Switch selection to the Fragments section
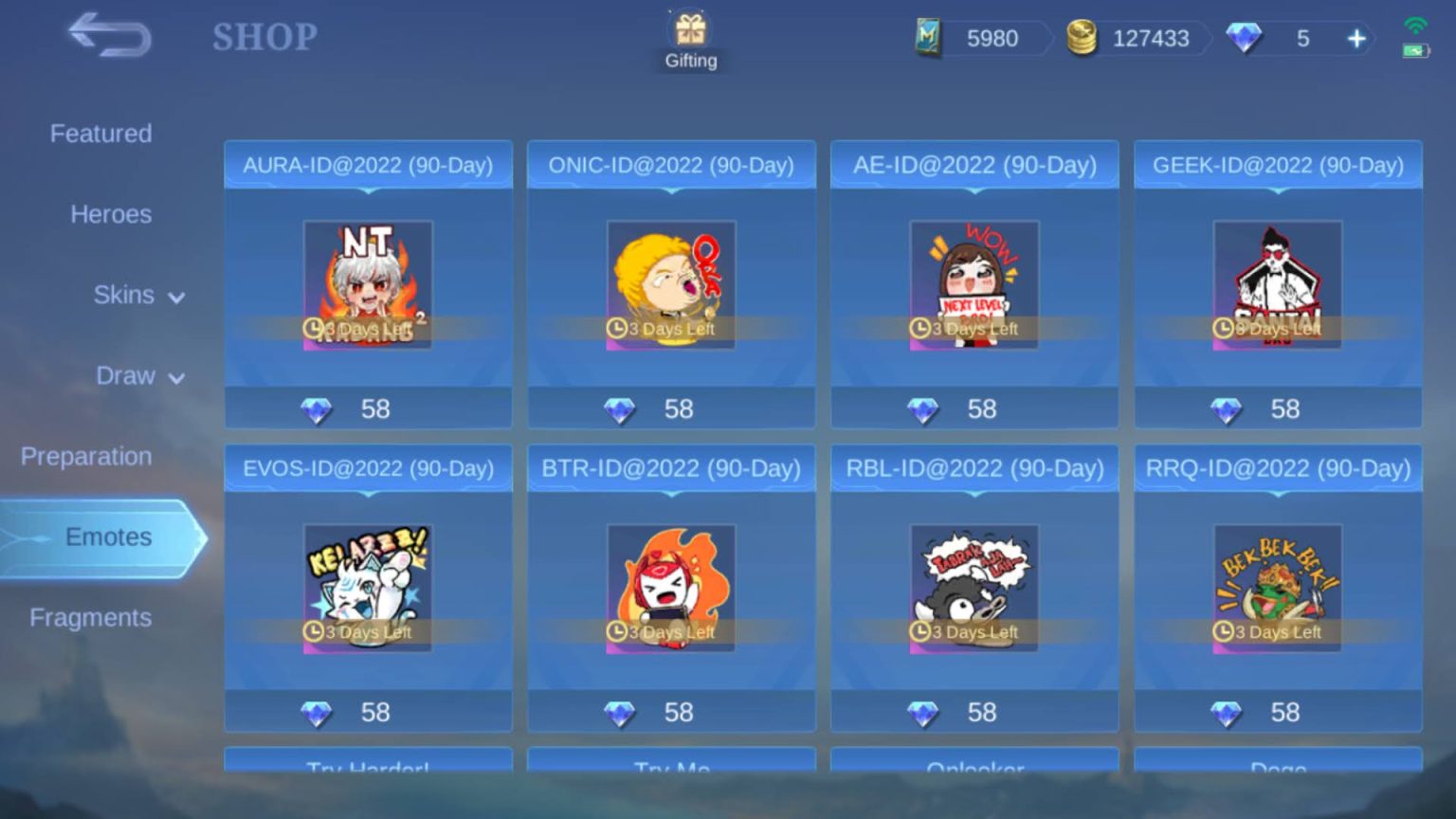Screen dimensions: 1456x819 point(90,617)
